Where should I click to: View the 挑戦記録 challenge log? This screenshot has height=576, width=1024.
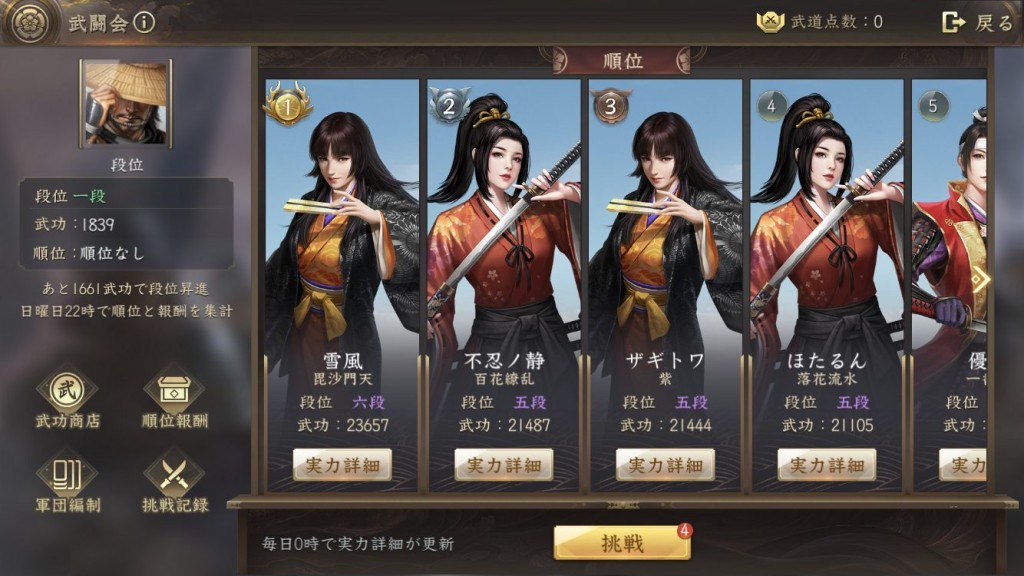click(x=175, y=481)
